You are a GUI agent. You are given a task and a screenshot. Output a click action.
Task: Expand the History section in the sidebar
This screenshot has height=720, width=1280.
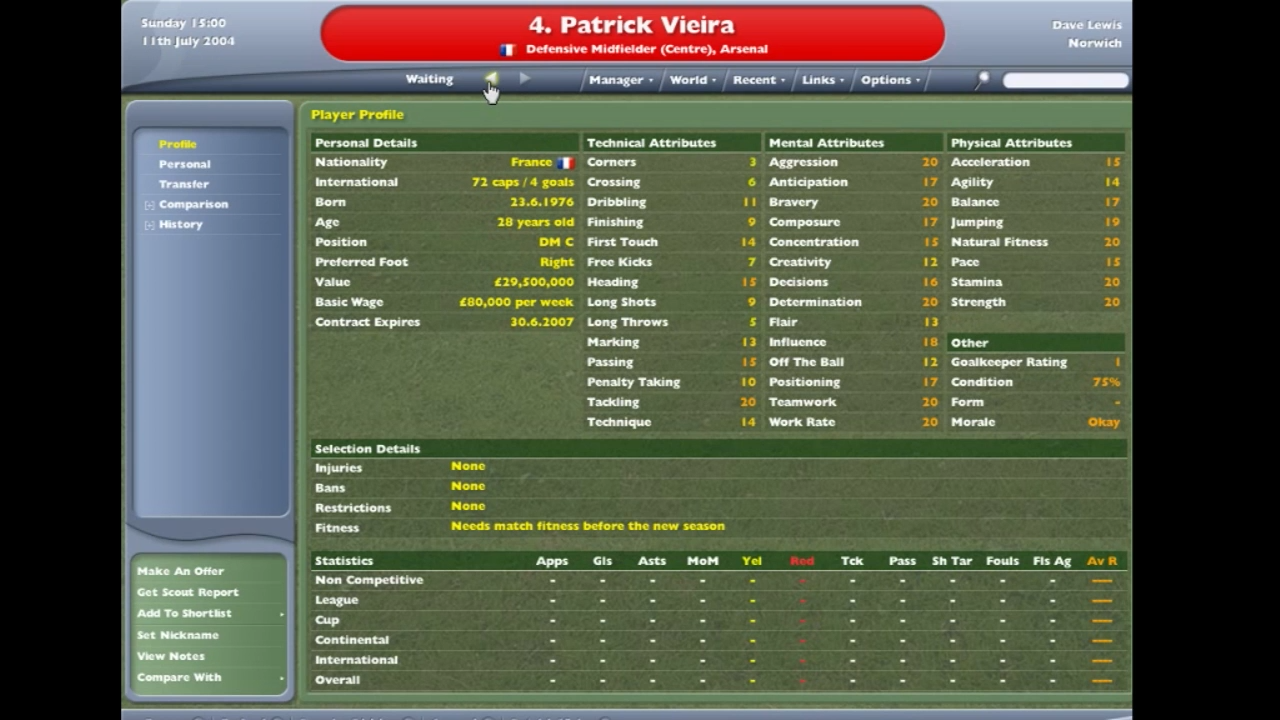tap(148, 223)
